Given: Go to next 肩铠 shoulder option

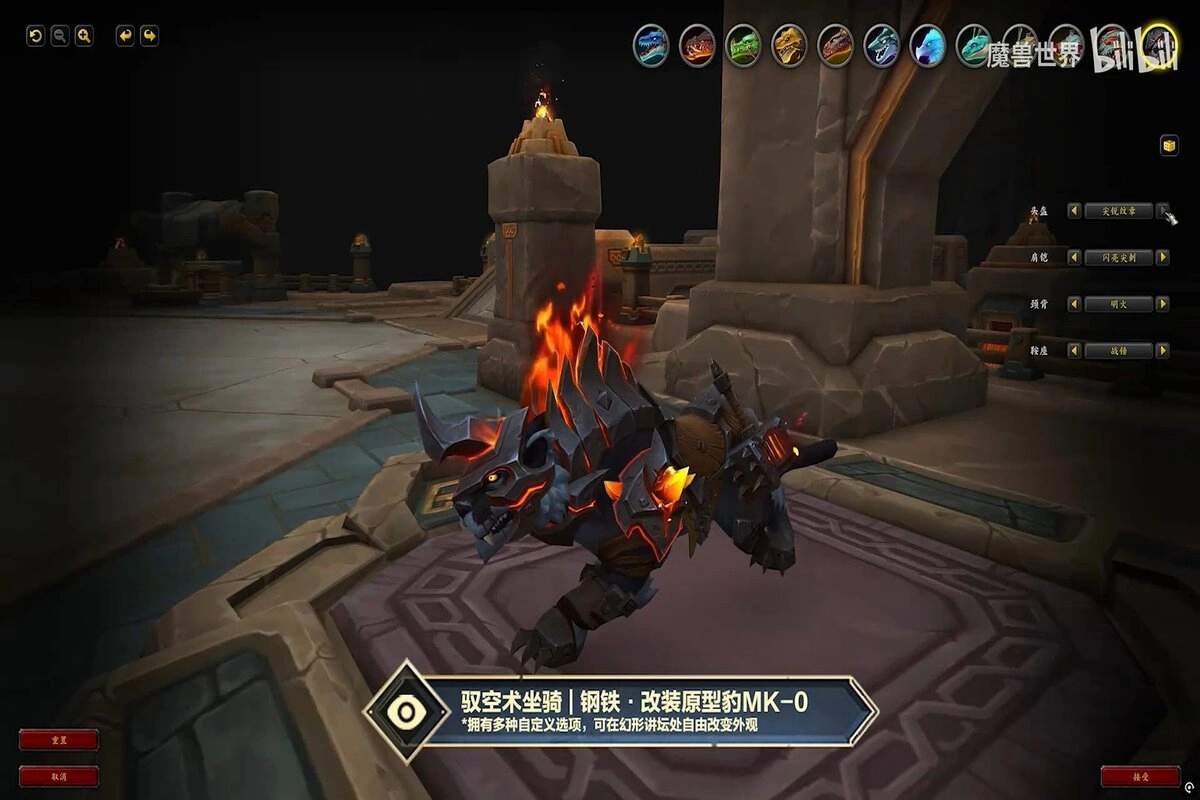Looking at the screenshot, I should pyautogui.click(x=1162, y=257).
